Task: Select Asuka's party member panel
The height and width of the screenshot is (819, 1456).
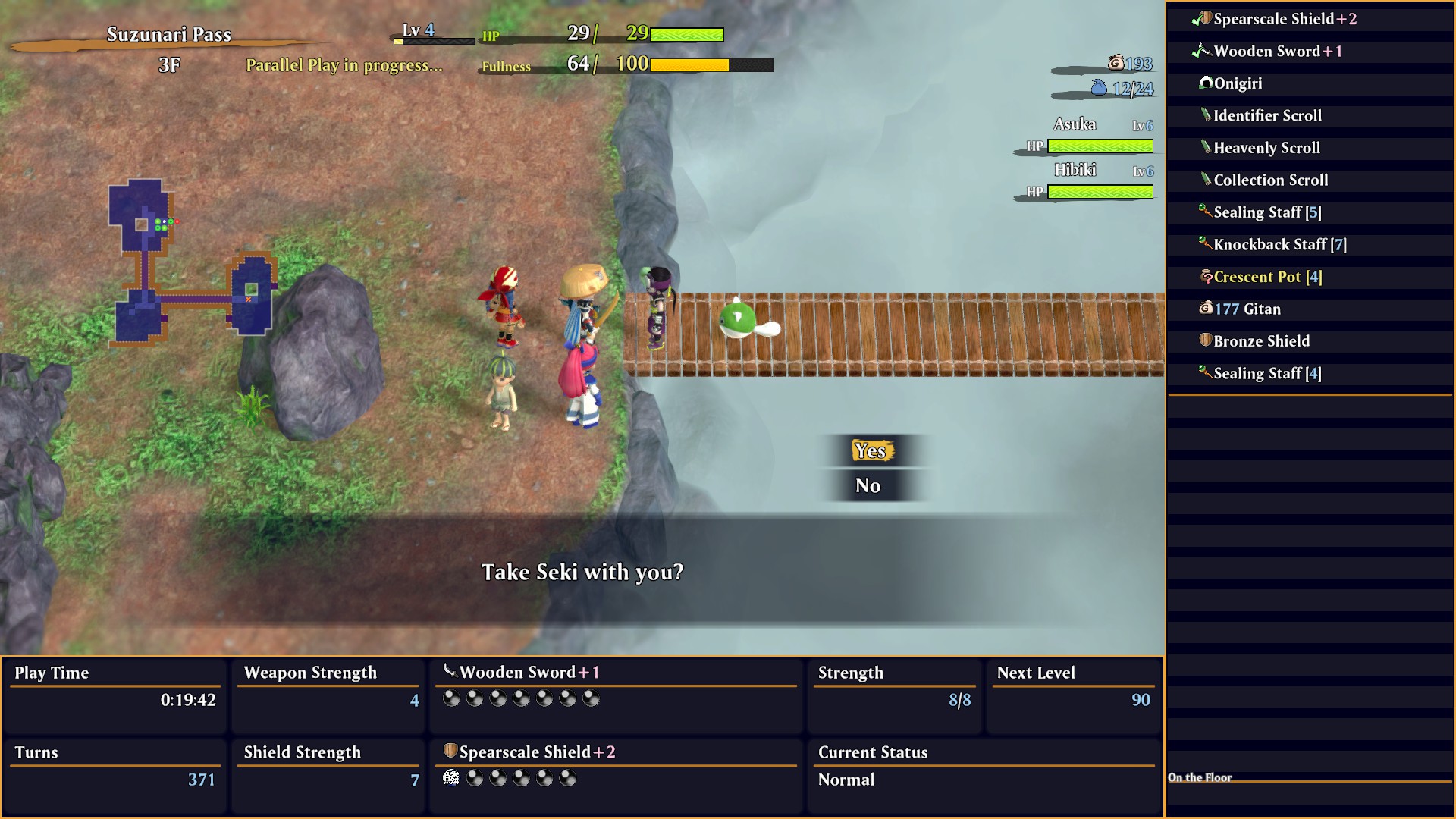Action: coord(1088,135)
